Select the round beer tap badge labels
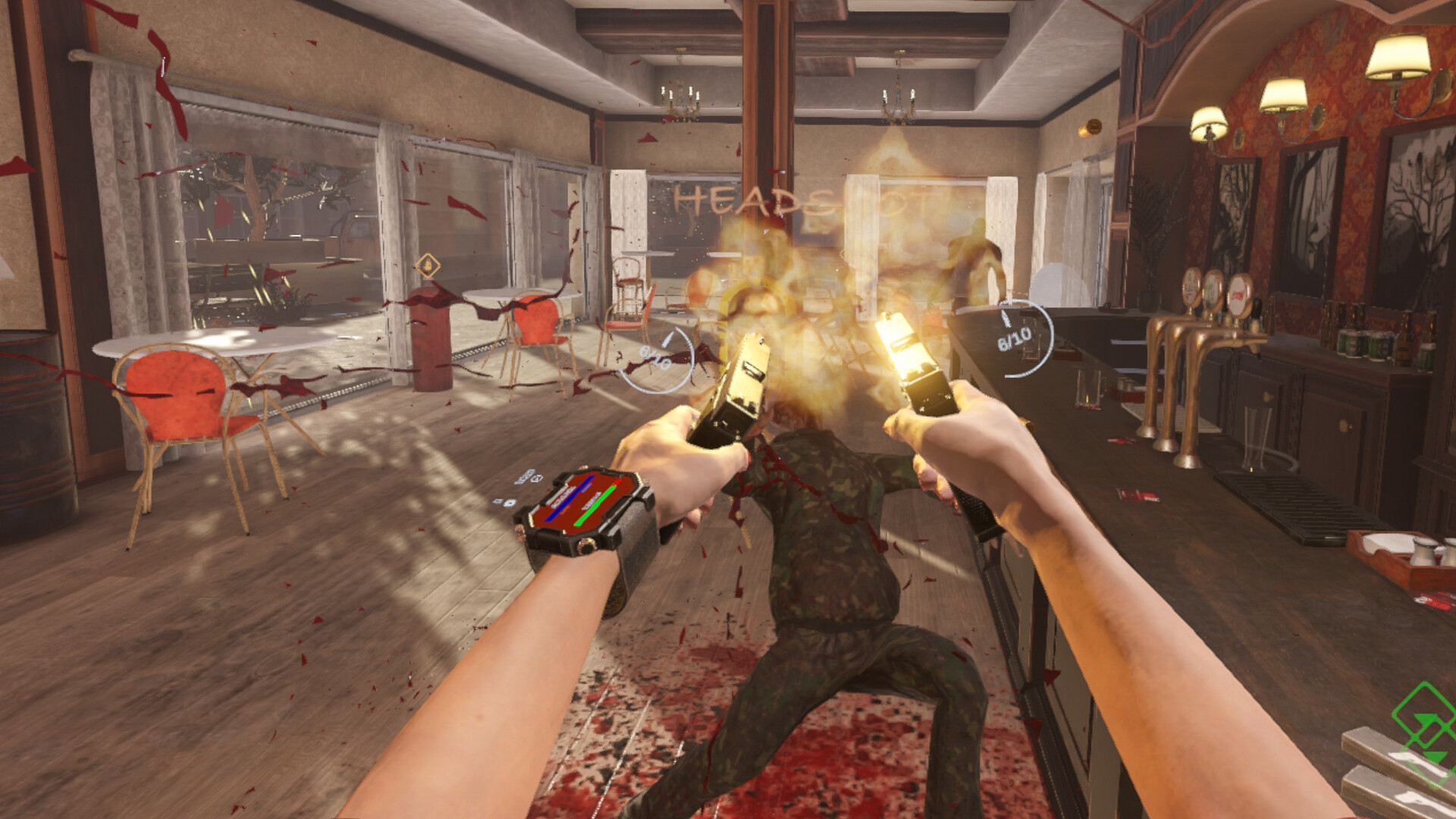Viewport: 1456px width, 819px height. 1212,290
